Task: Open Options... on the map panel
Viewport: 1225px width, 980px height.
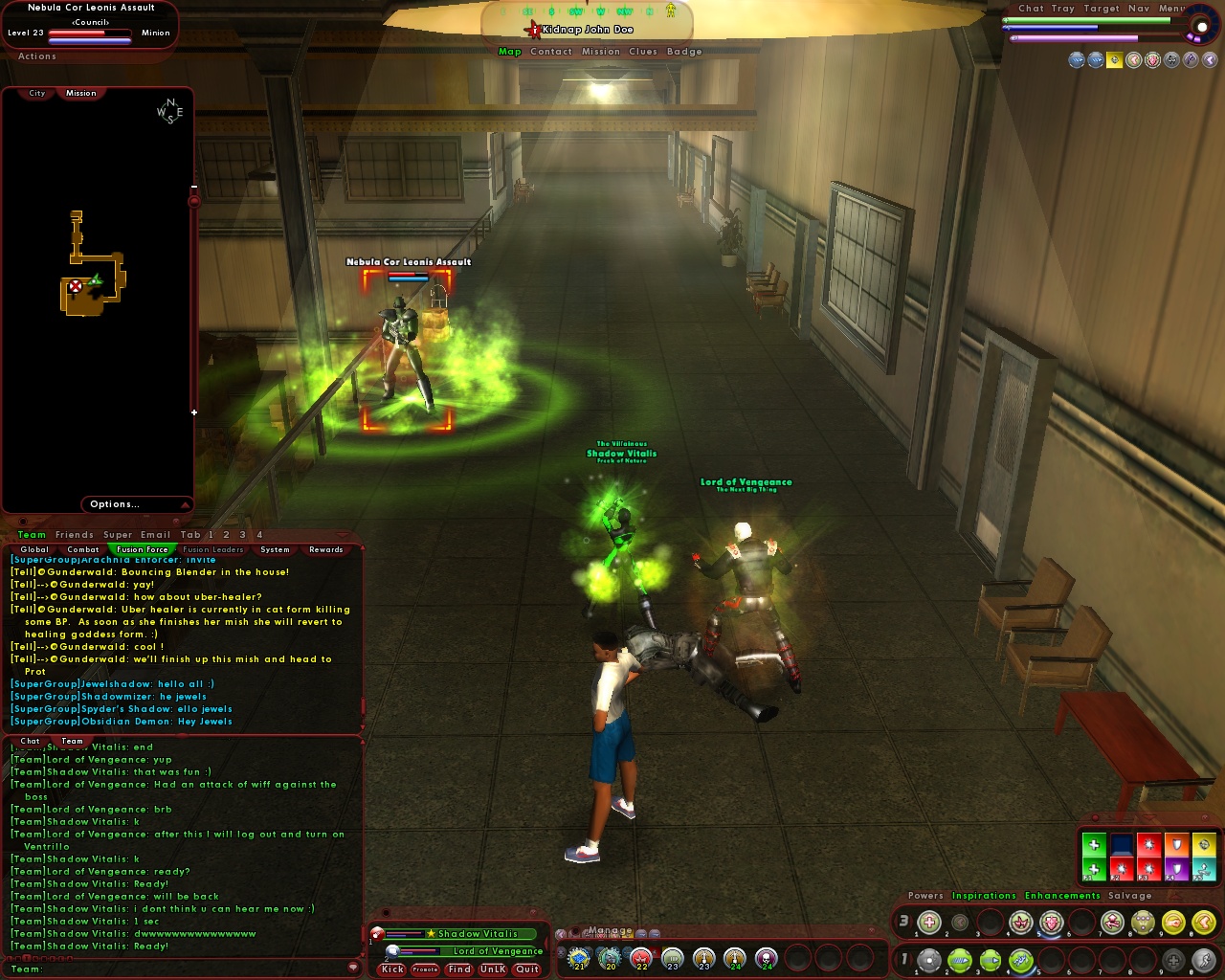Action: (x=115, y=503)
